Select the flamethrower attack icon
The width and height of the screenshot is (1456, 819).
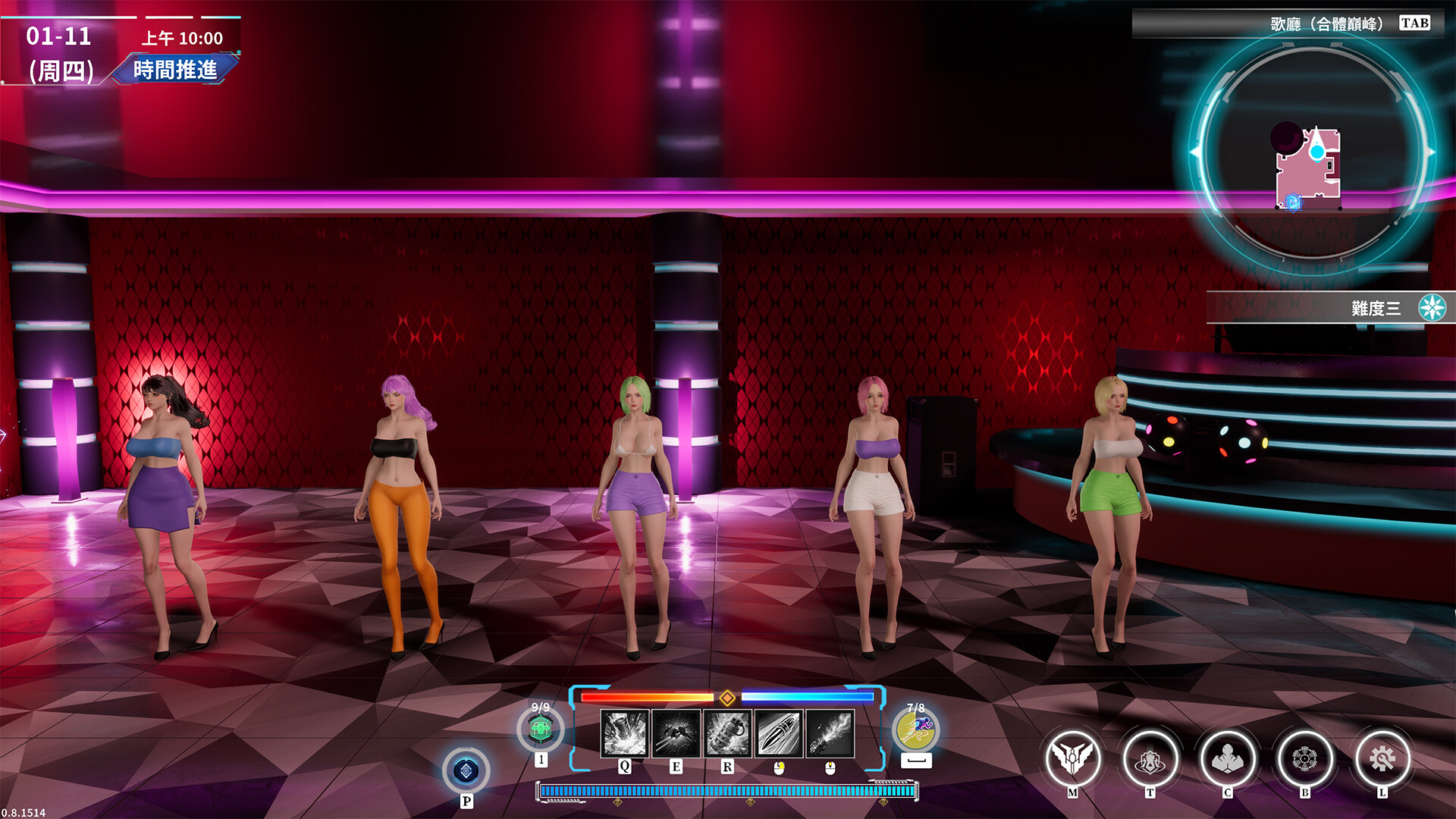830,733
